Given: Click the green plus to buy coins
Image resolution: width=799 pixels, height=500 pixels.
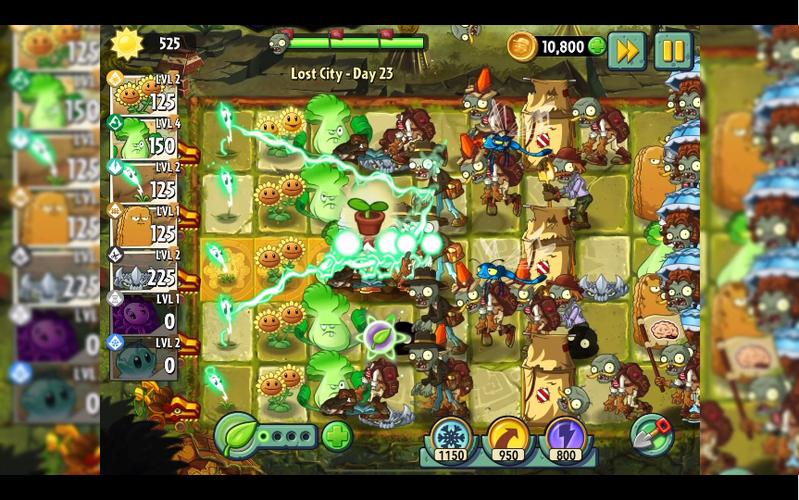Looking at the screenshot, I should [597, 46].
